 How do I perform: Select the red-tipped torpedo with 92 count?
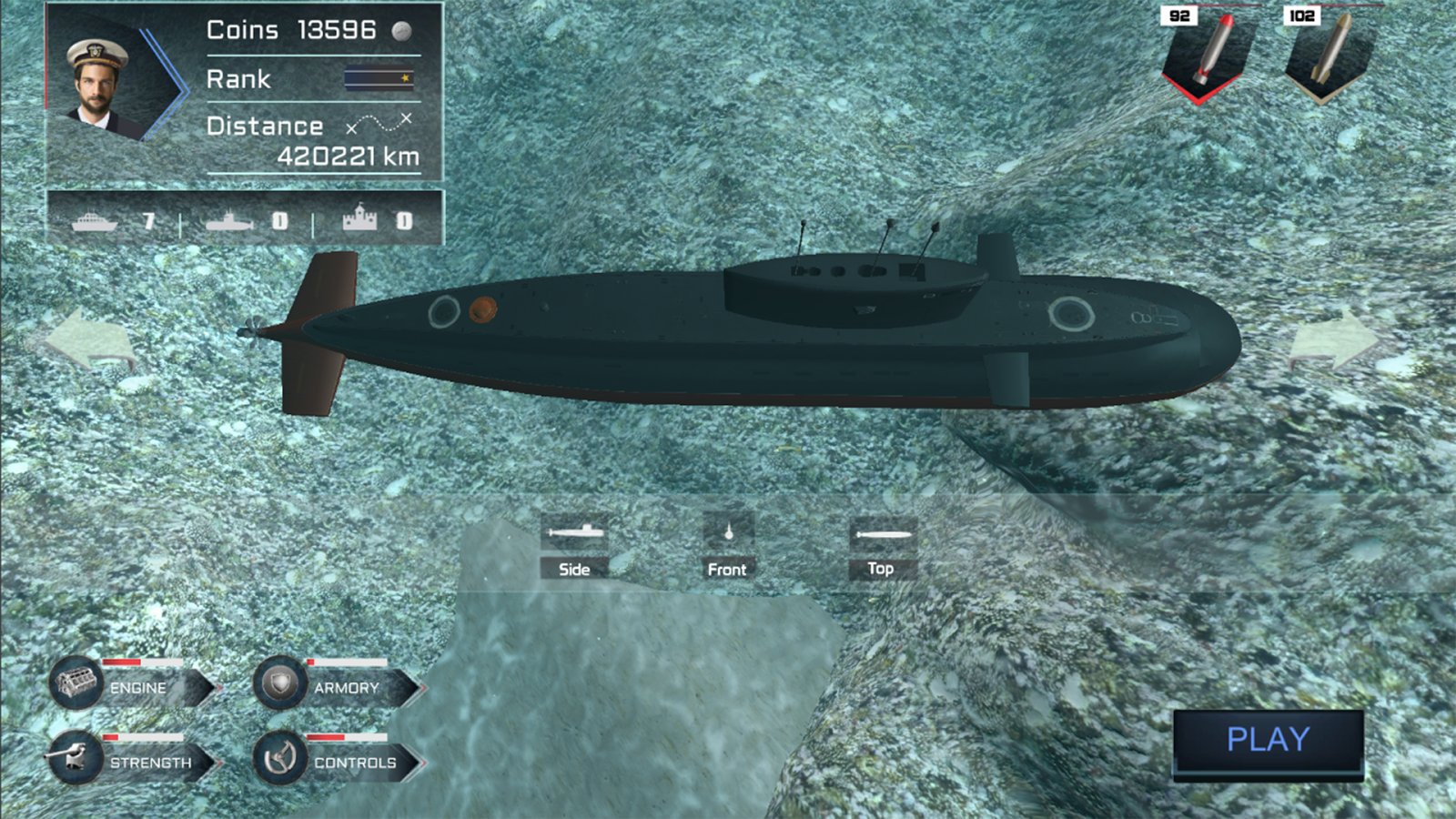1207,53
